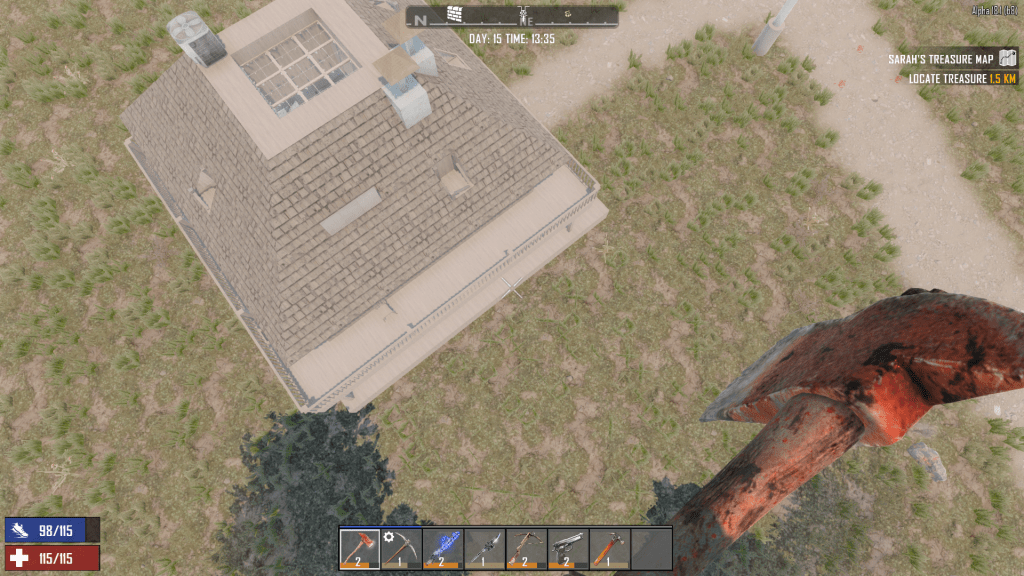Click the treasure map icon

point(1007,60)
